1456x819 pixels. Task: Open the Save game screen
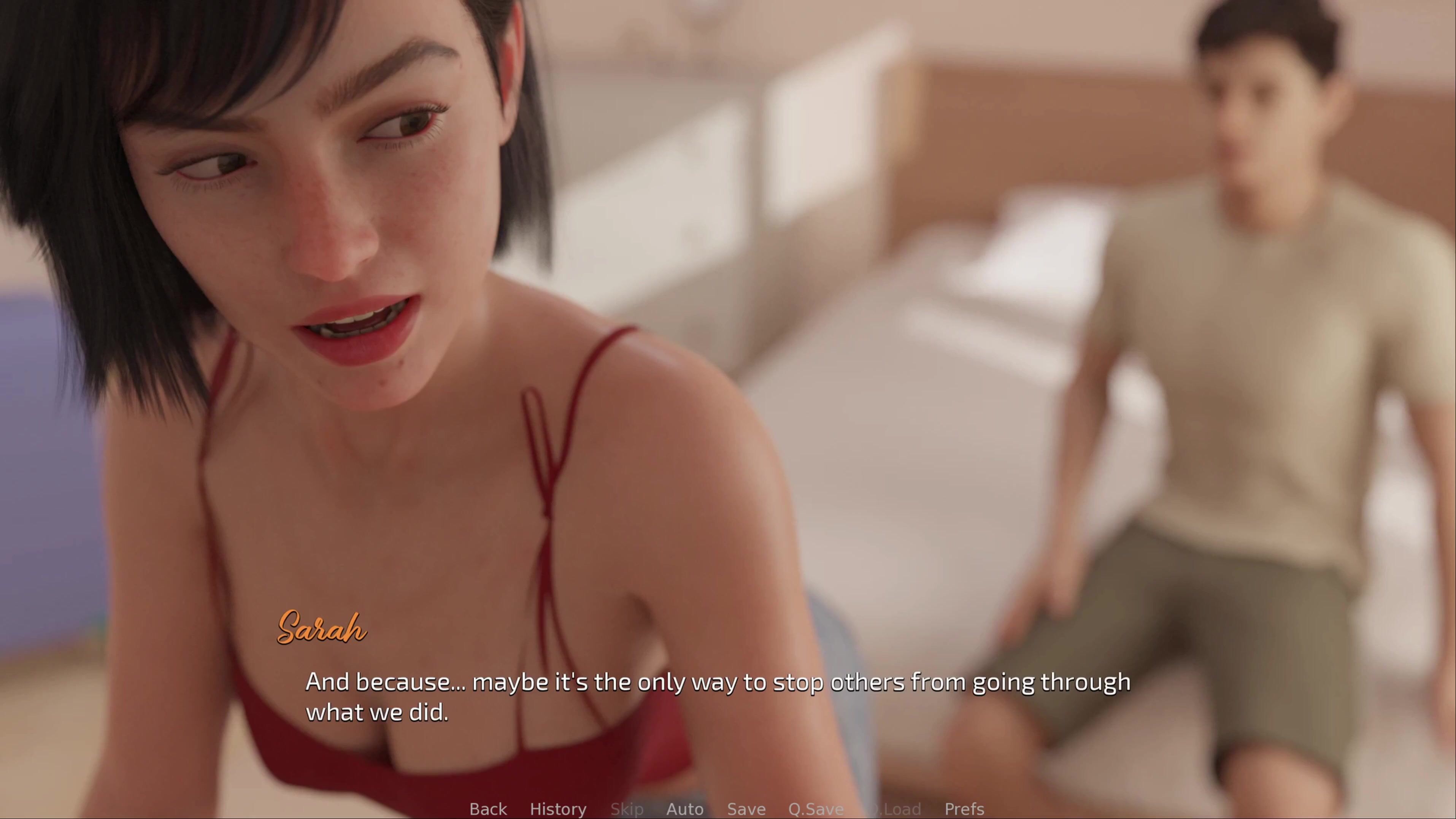746,809
